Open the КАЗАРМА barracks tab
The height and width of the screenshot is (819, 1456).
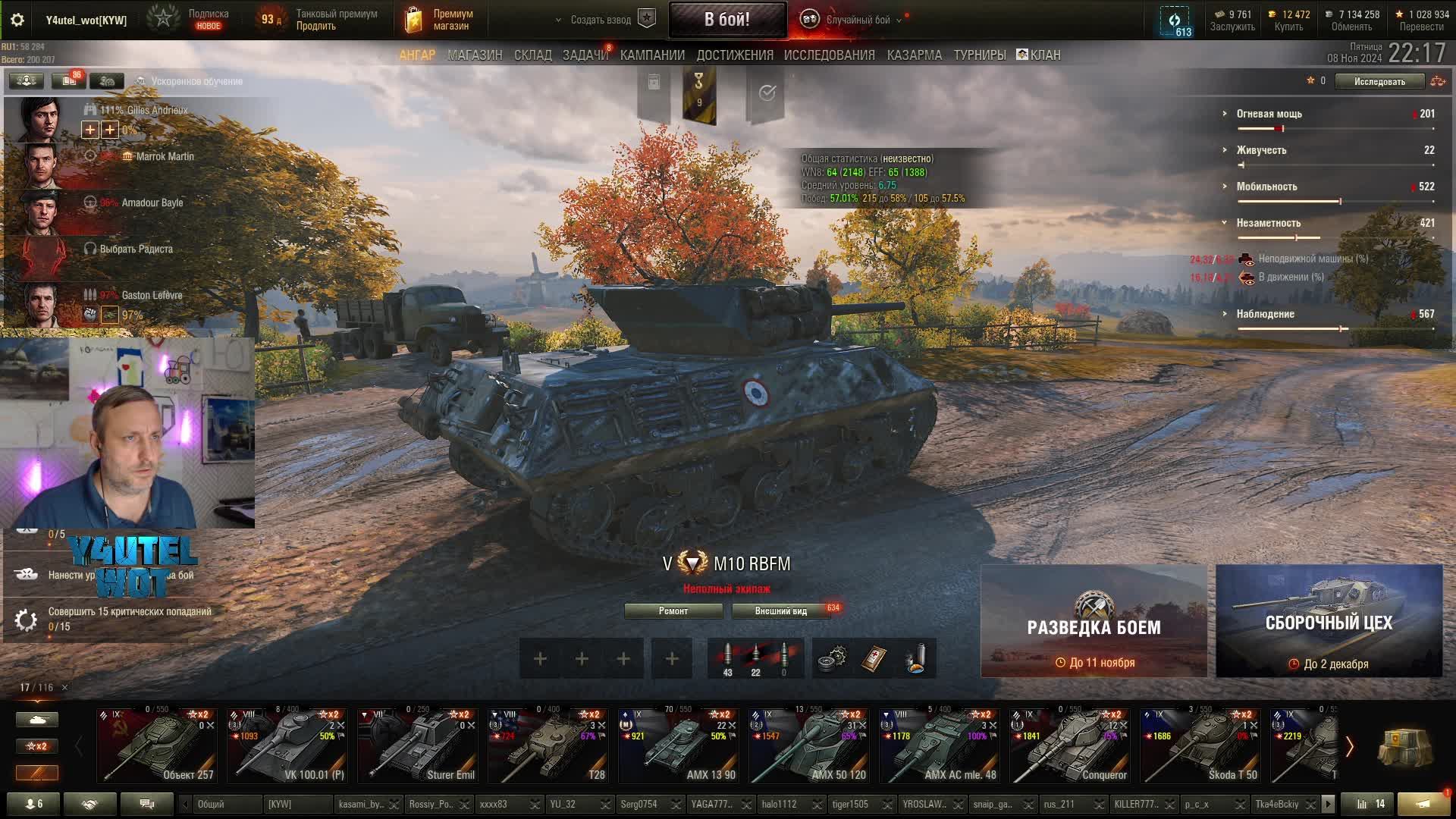pyautogui.click(x=914, y=55)
